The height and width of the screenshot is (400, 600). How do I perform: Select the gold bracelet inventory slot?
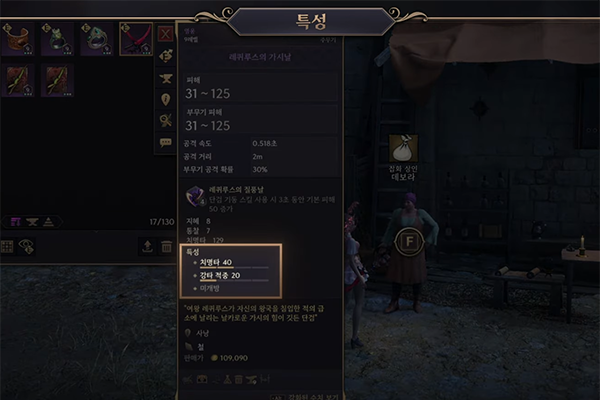[x=17, y=39]
